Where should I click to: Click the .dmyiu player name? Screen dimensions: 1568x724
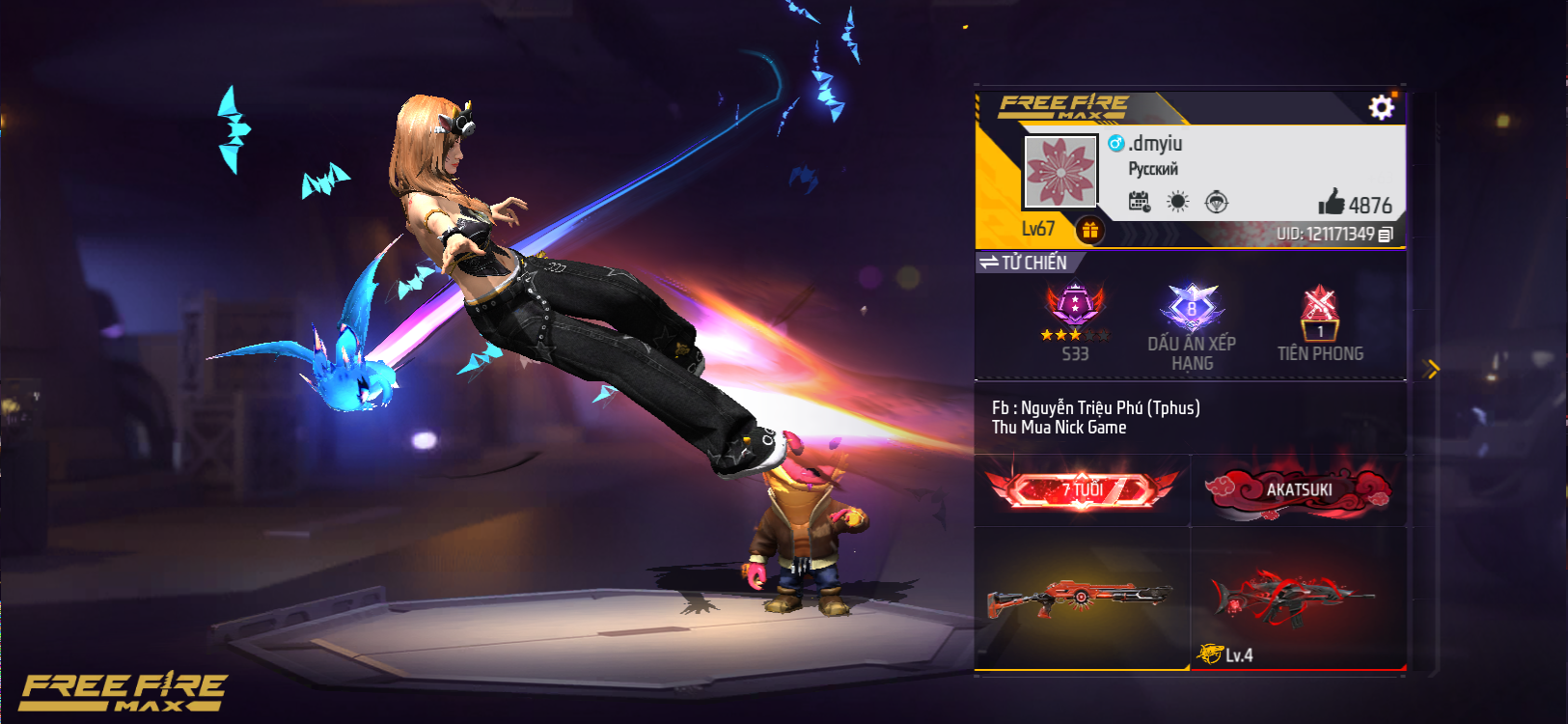1155,144
